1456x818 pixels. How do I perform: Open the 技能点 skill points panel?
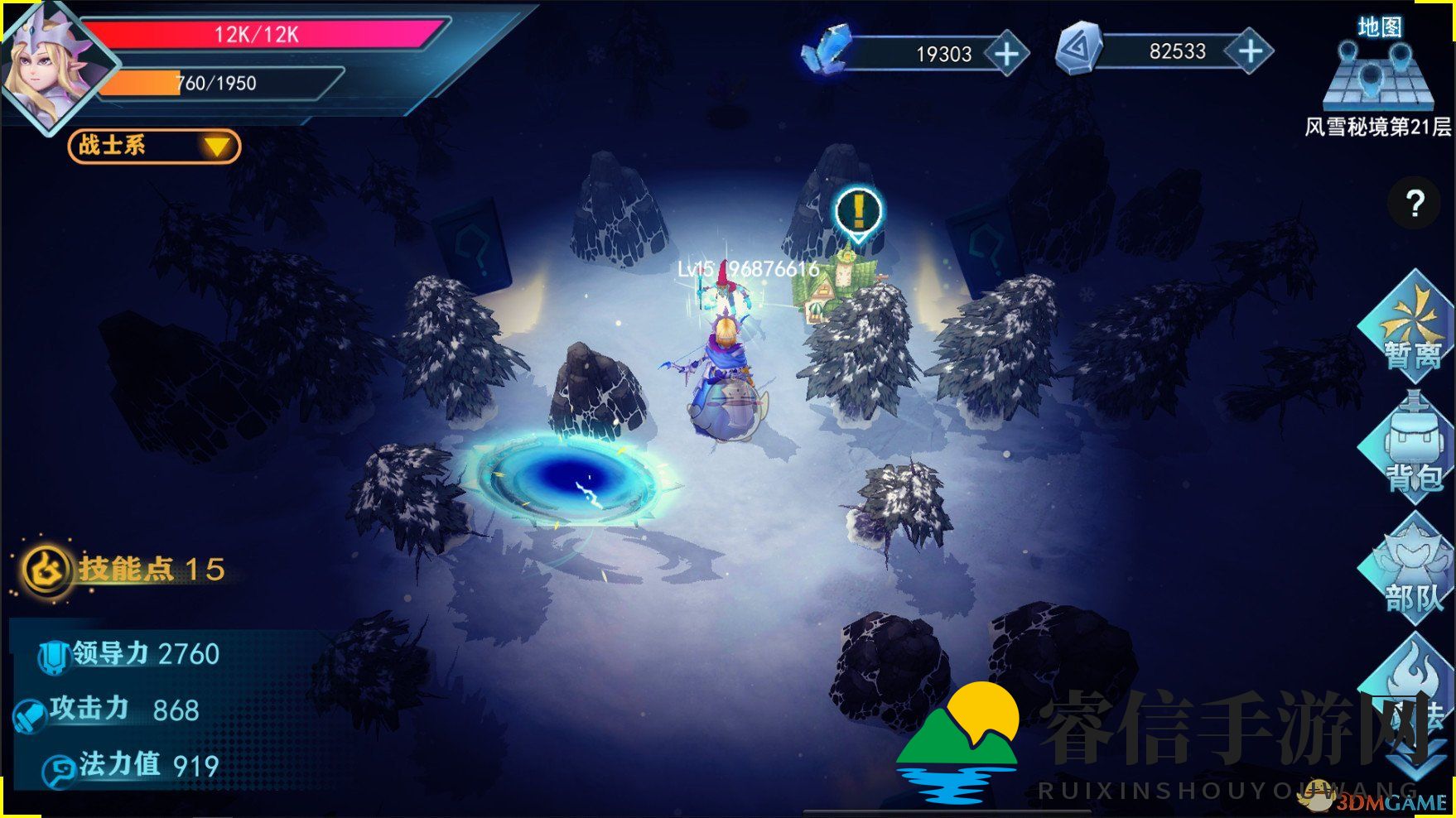click(x=124, y=570)
